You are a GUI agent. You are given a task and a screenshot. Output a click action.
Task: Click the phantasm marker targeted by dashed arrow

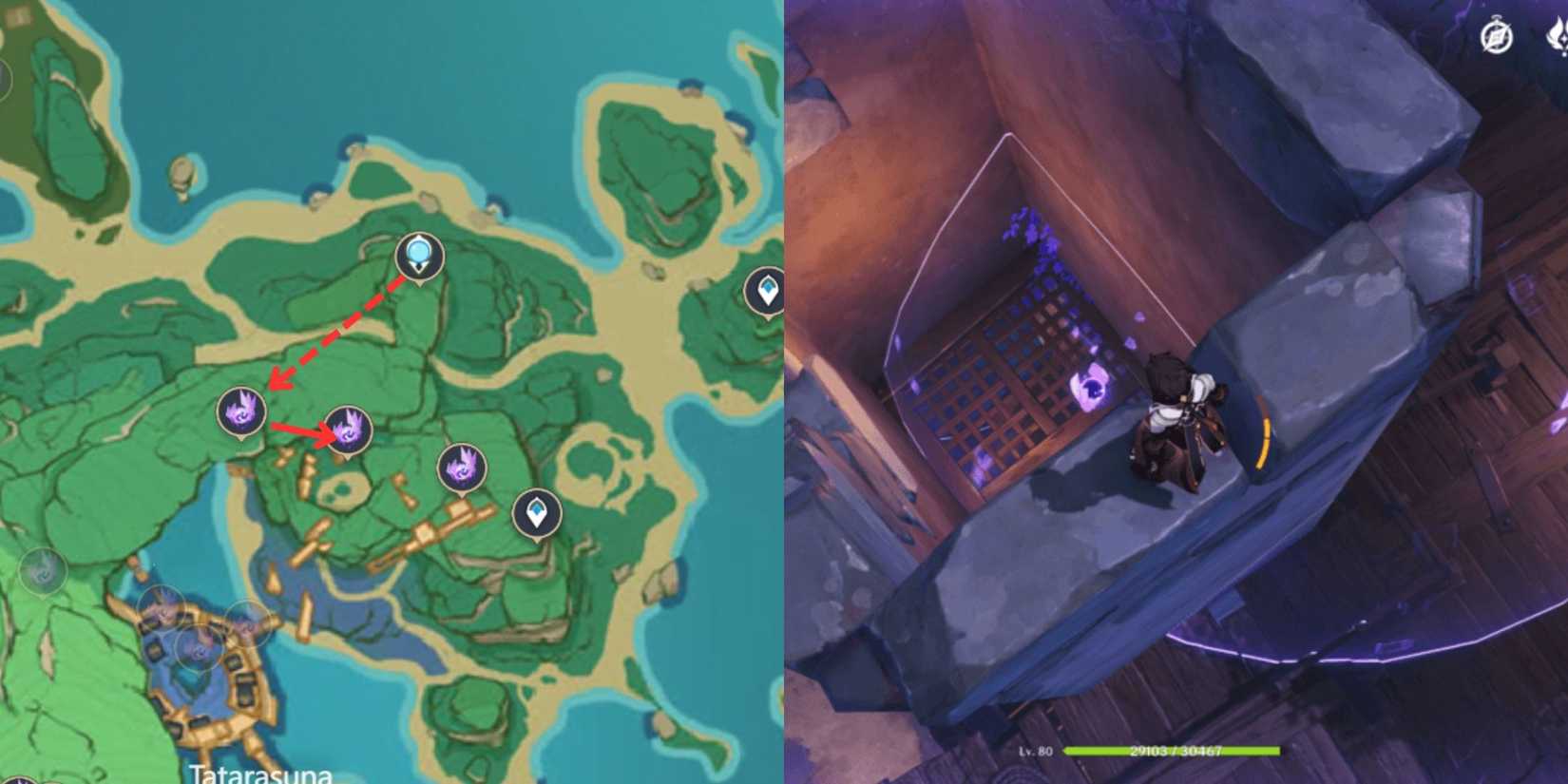[x=240, y=412]
